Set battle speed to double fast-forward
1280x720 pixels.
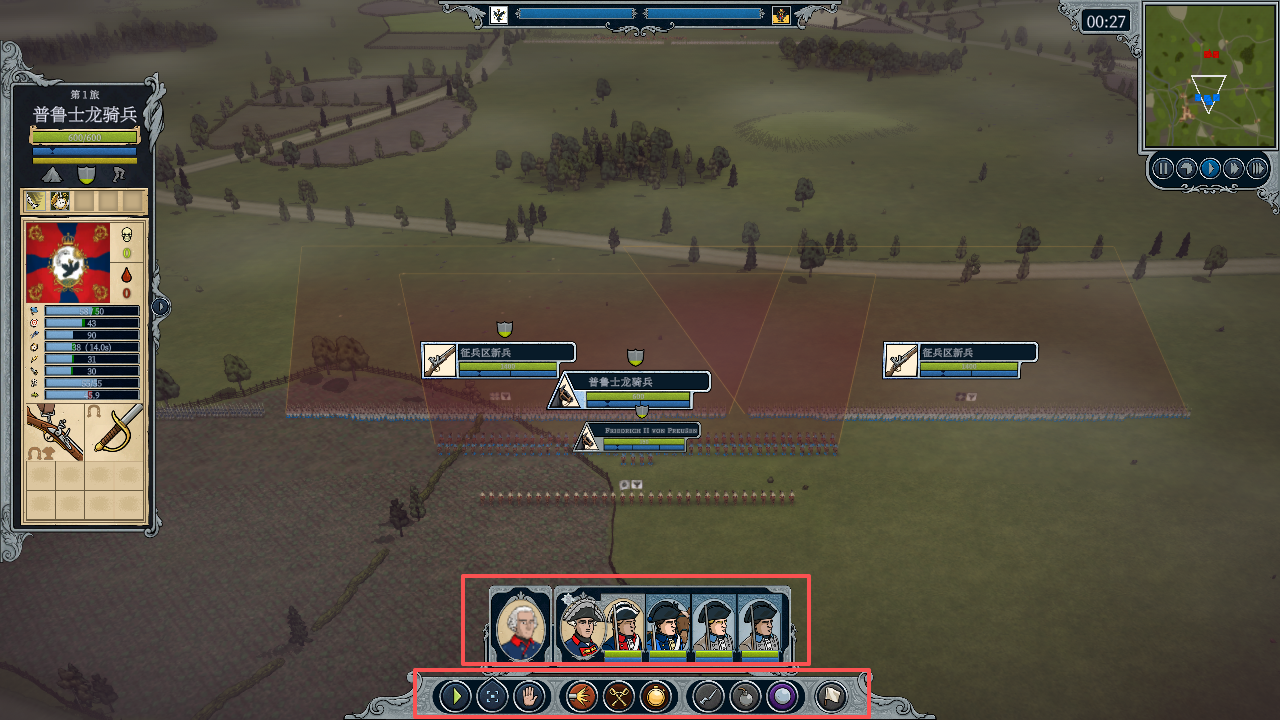(1234, 168)
